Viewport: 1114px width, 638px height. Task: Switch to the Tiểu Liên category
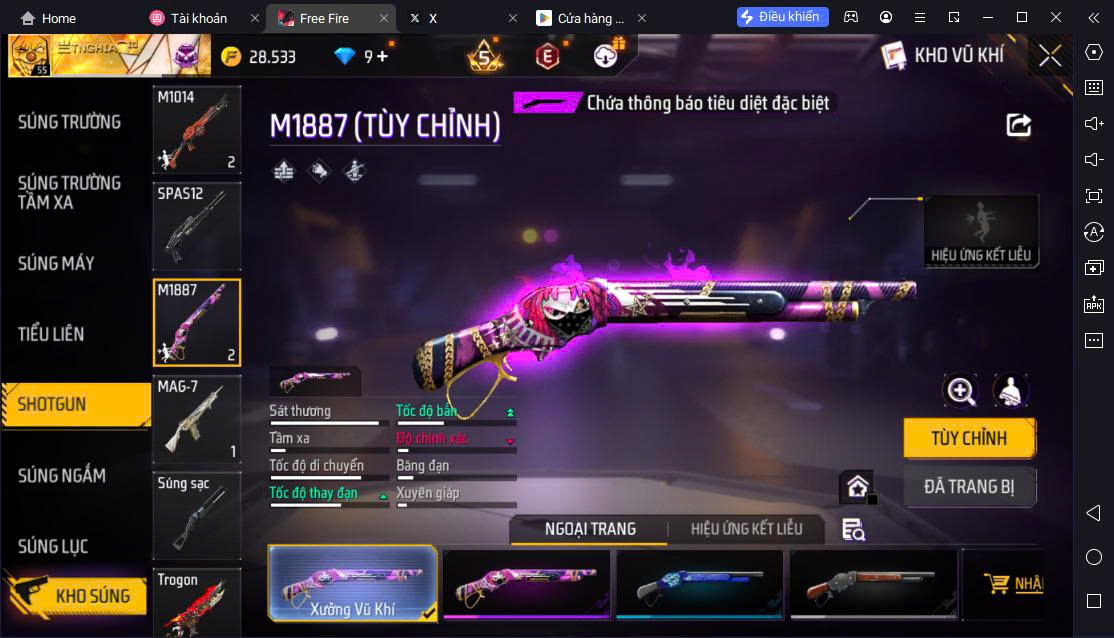point(51,334)
